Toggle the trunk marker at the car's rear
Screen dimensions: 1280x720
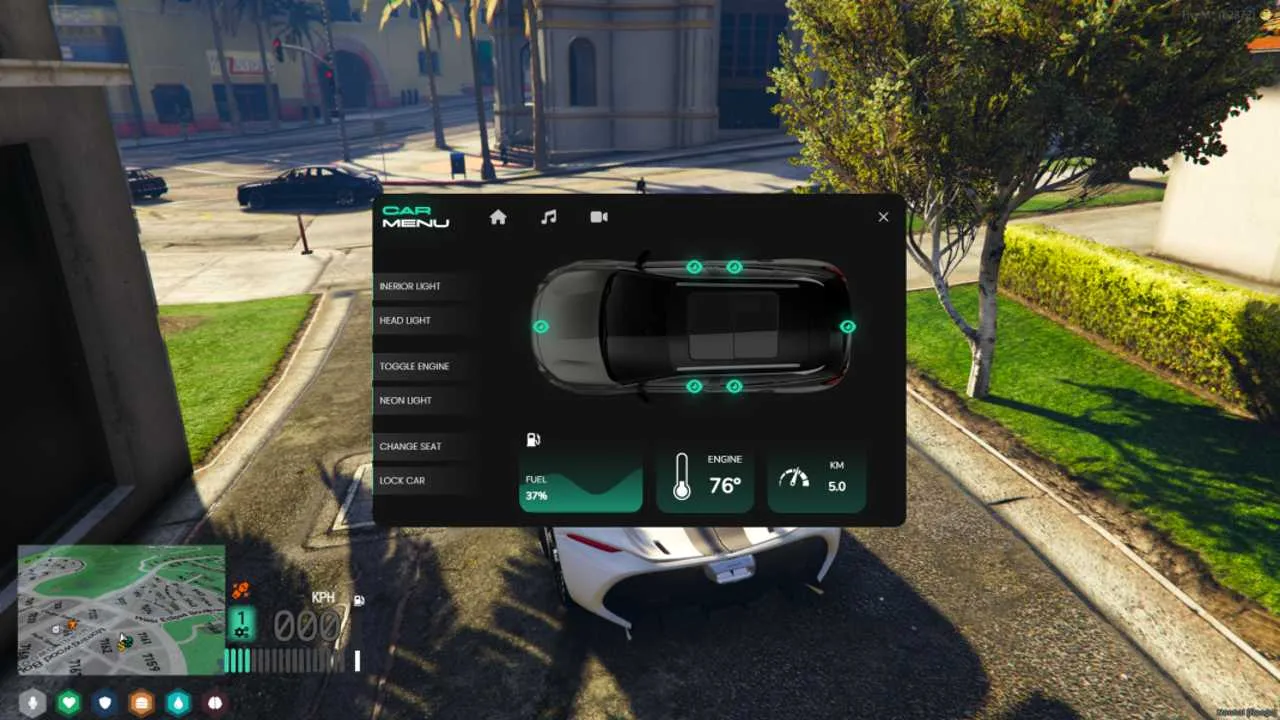click(847, 326)
